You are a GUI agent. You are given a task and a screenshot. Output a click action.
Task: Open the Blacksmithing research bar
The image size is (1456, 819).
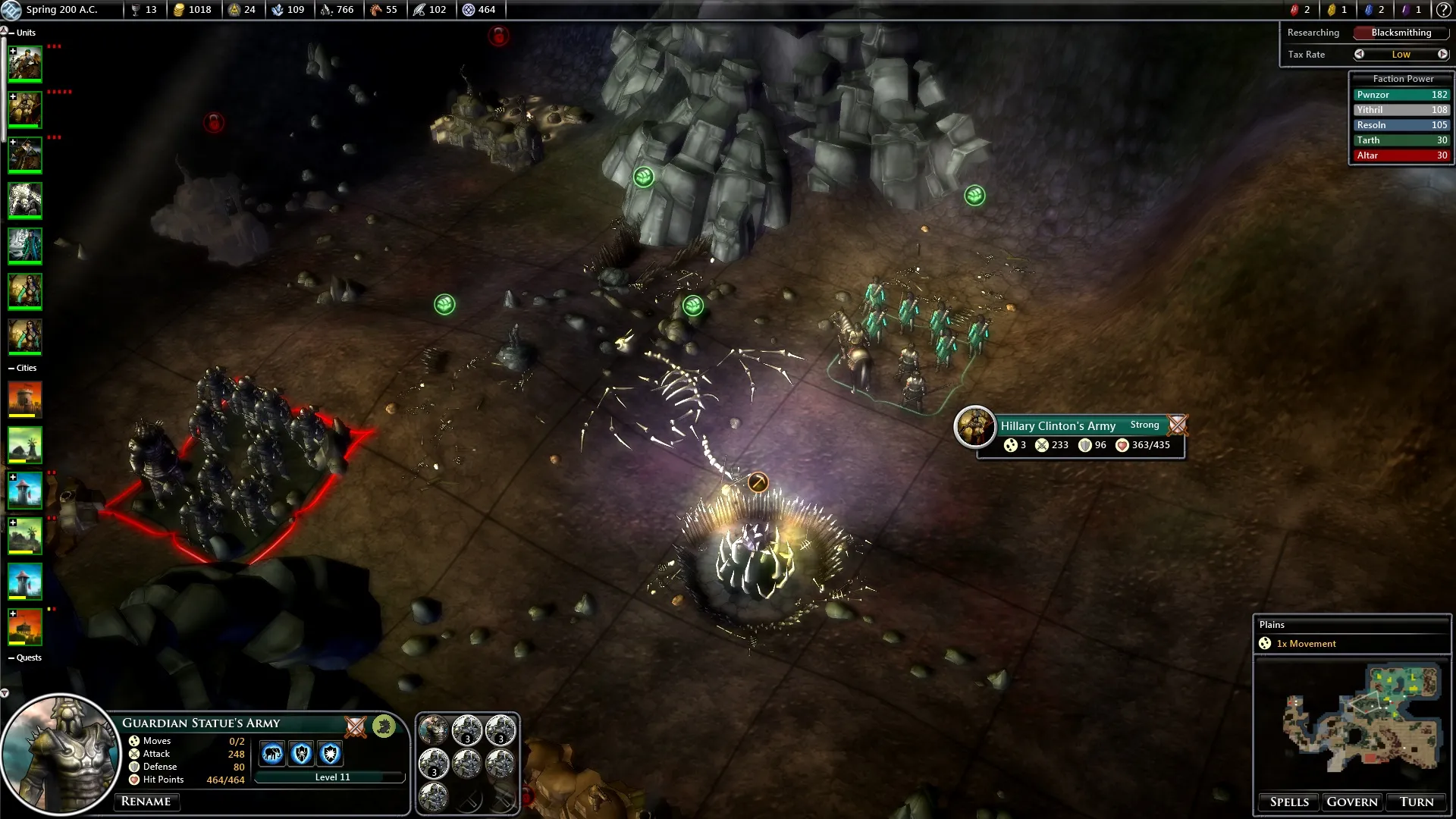point(1401,33)
